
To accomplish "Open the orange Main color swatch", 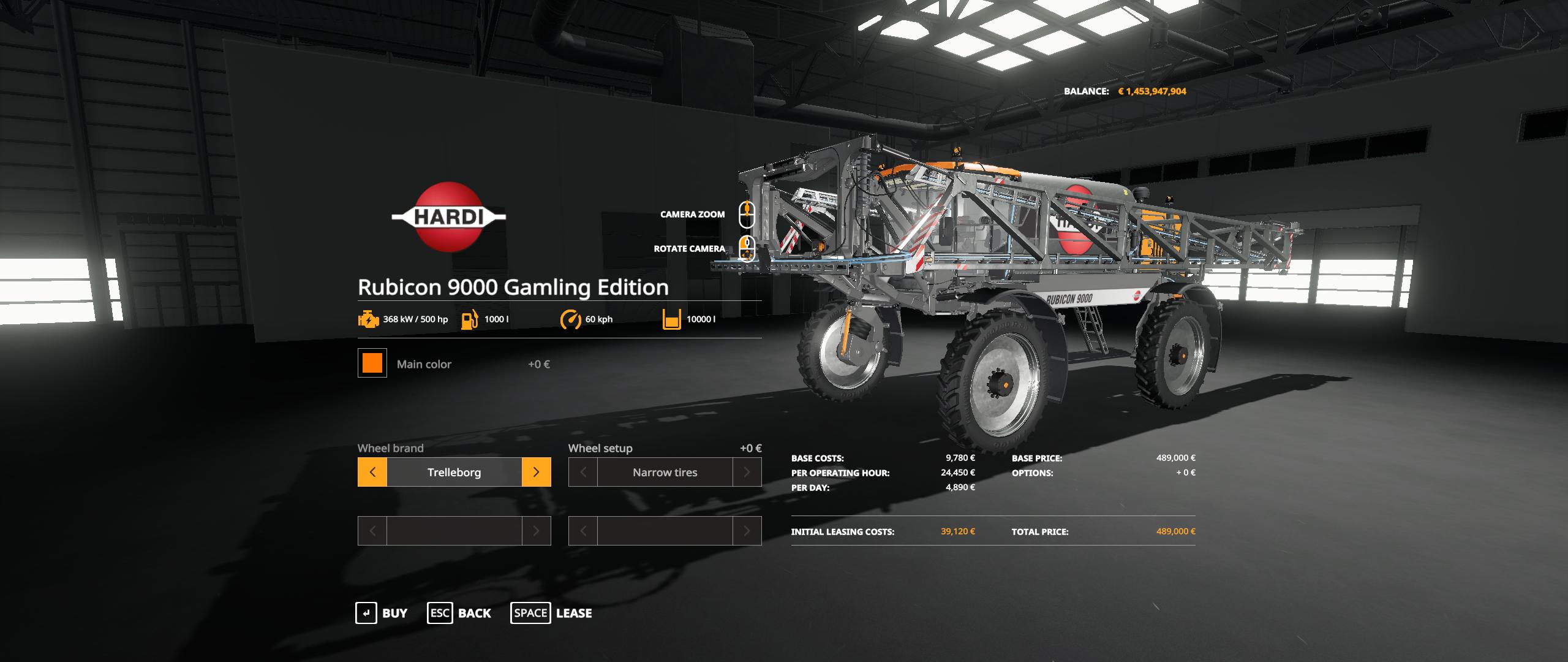I will [372, 363].
